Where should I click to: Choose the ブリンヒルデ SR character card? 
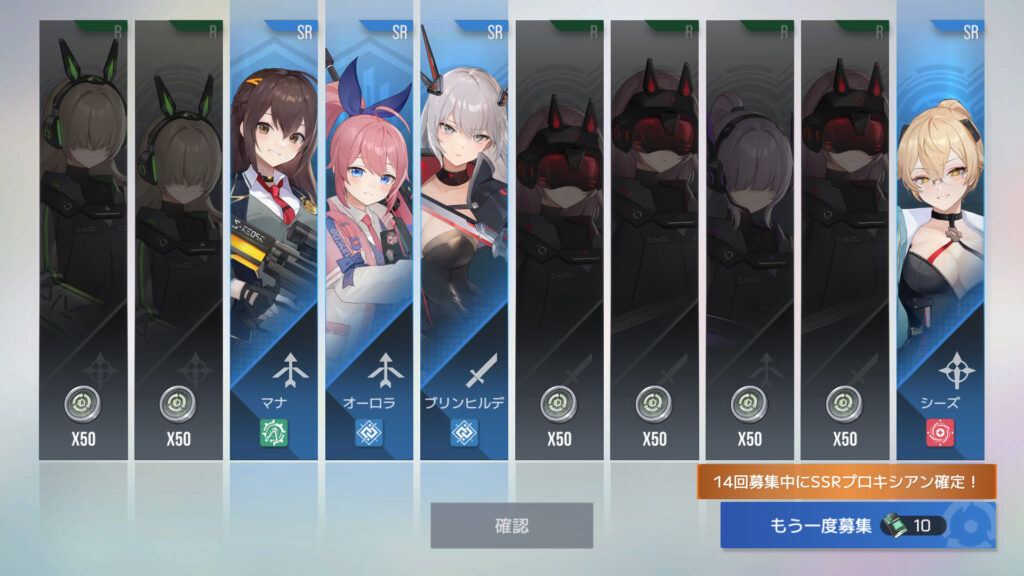click(x=464, y=240)
